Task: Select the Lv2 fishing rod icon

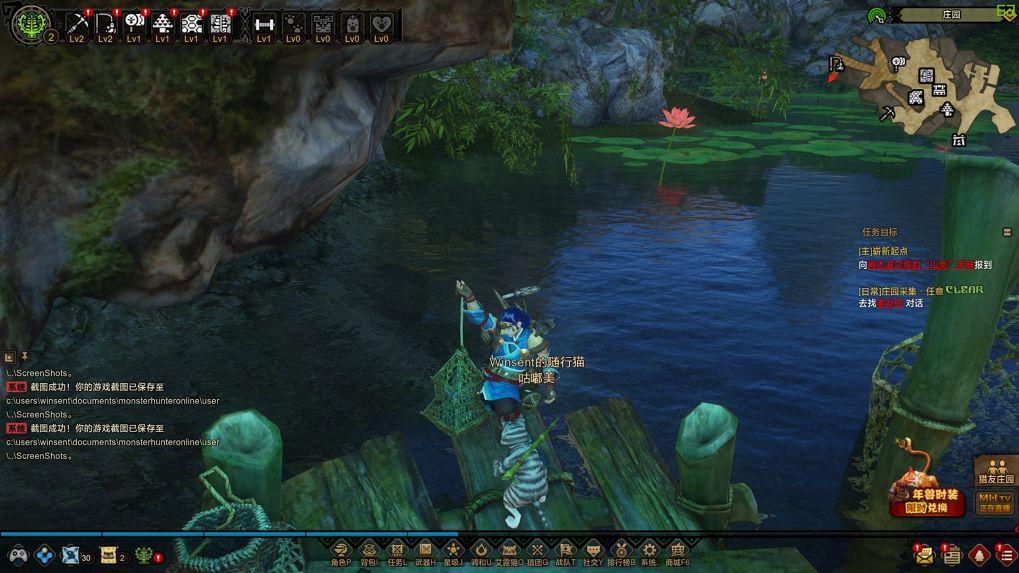Action: click(105, 24)
